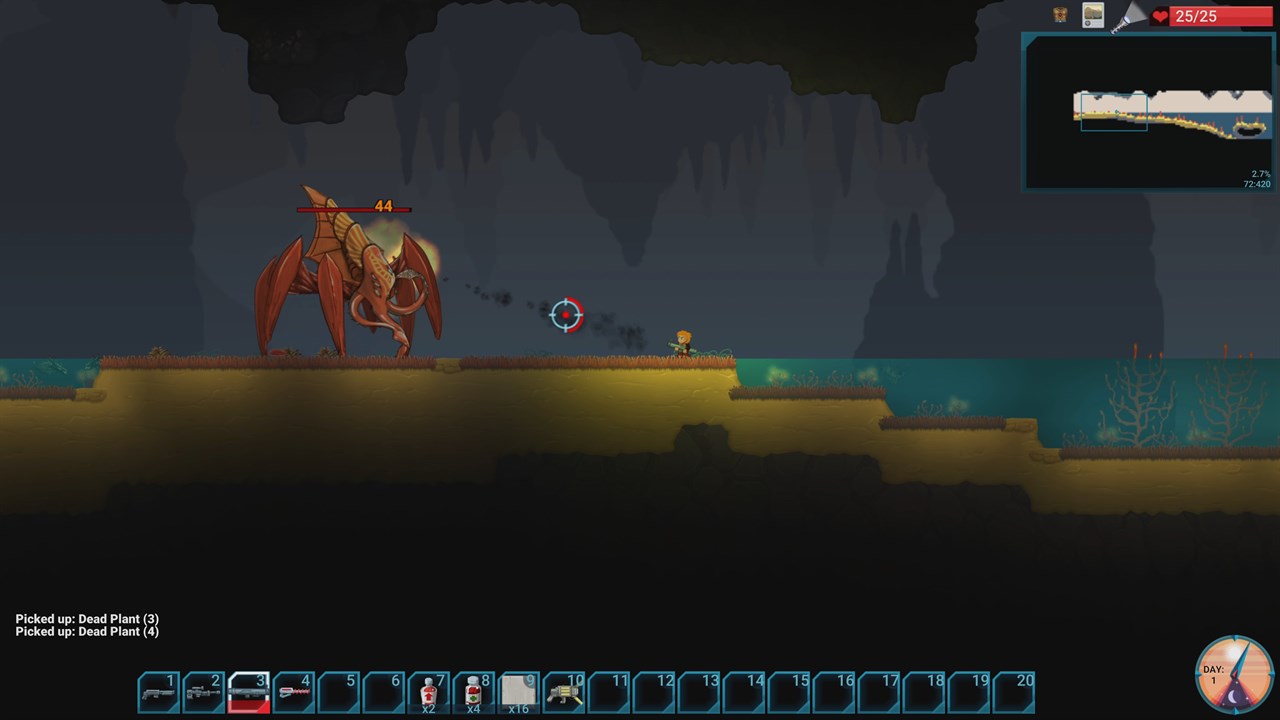Select the shotgun in hotbar slot 1
Viewport: 1280px width, 720px height.
(x=159, y=692)
